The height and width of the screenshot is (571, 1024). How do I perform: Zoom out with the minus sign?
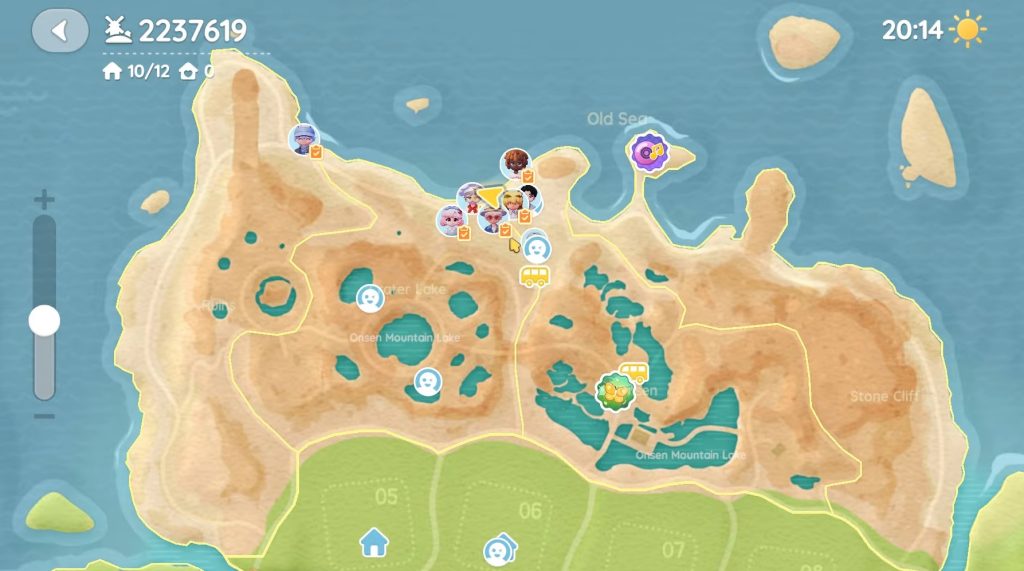(44, 415)
